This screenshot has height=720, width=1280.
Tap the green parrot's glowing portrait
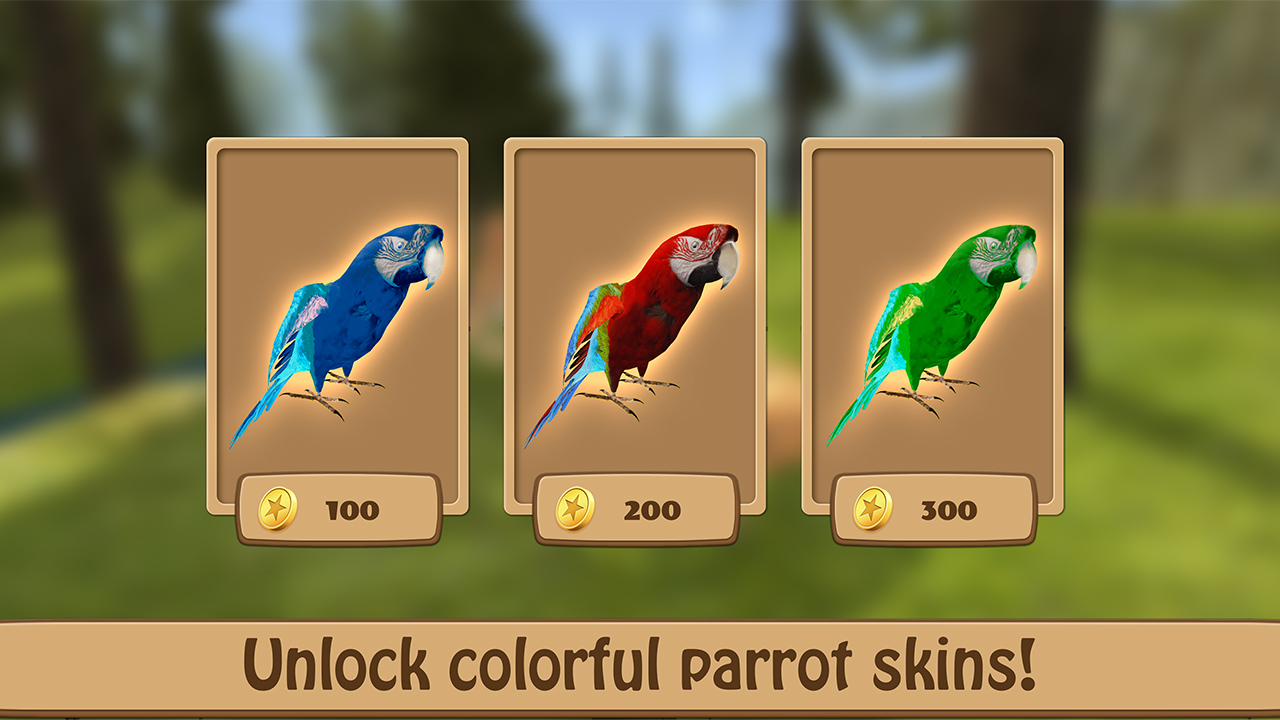[940, 320]
